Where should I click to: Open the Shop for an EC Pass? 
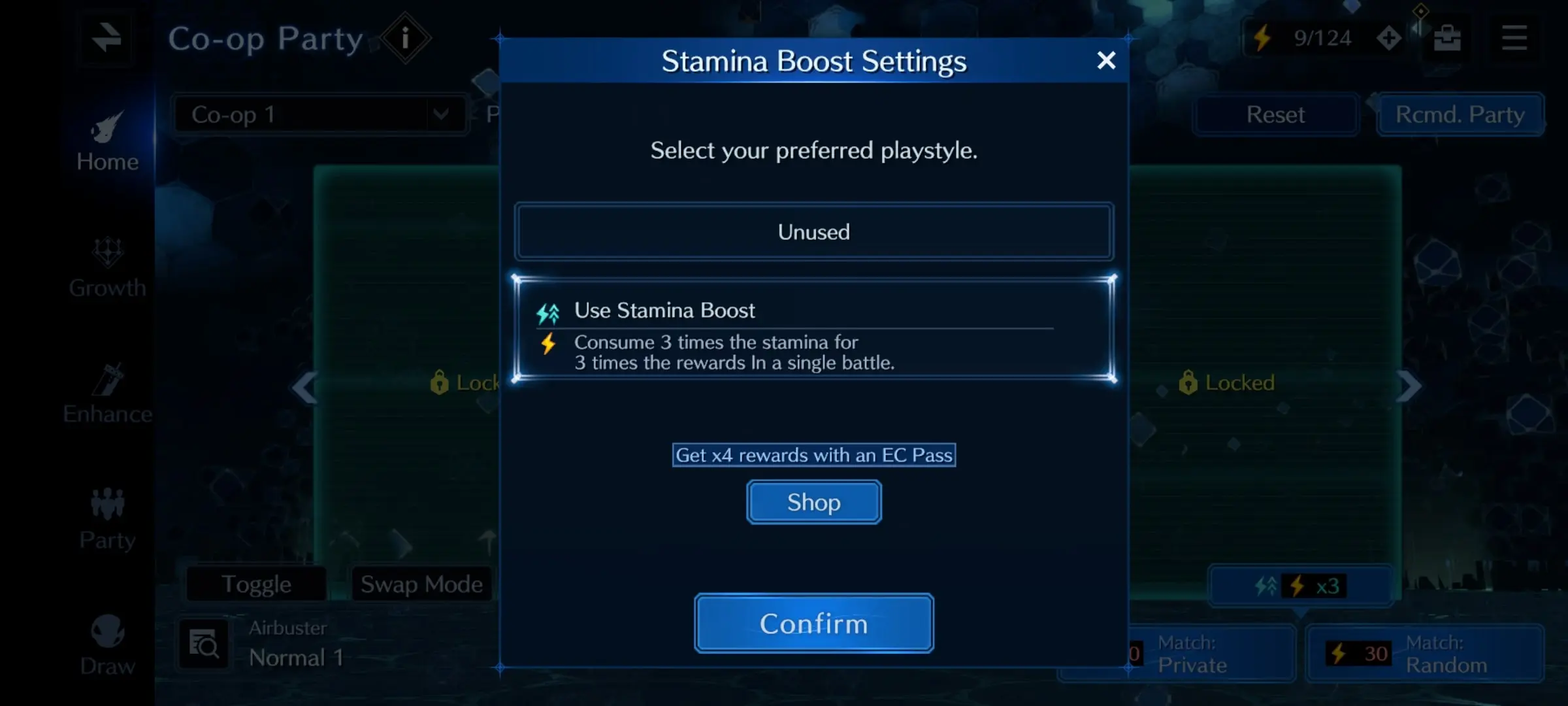pos(813,502)
